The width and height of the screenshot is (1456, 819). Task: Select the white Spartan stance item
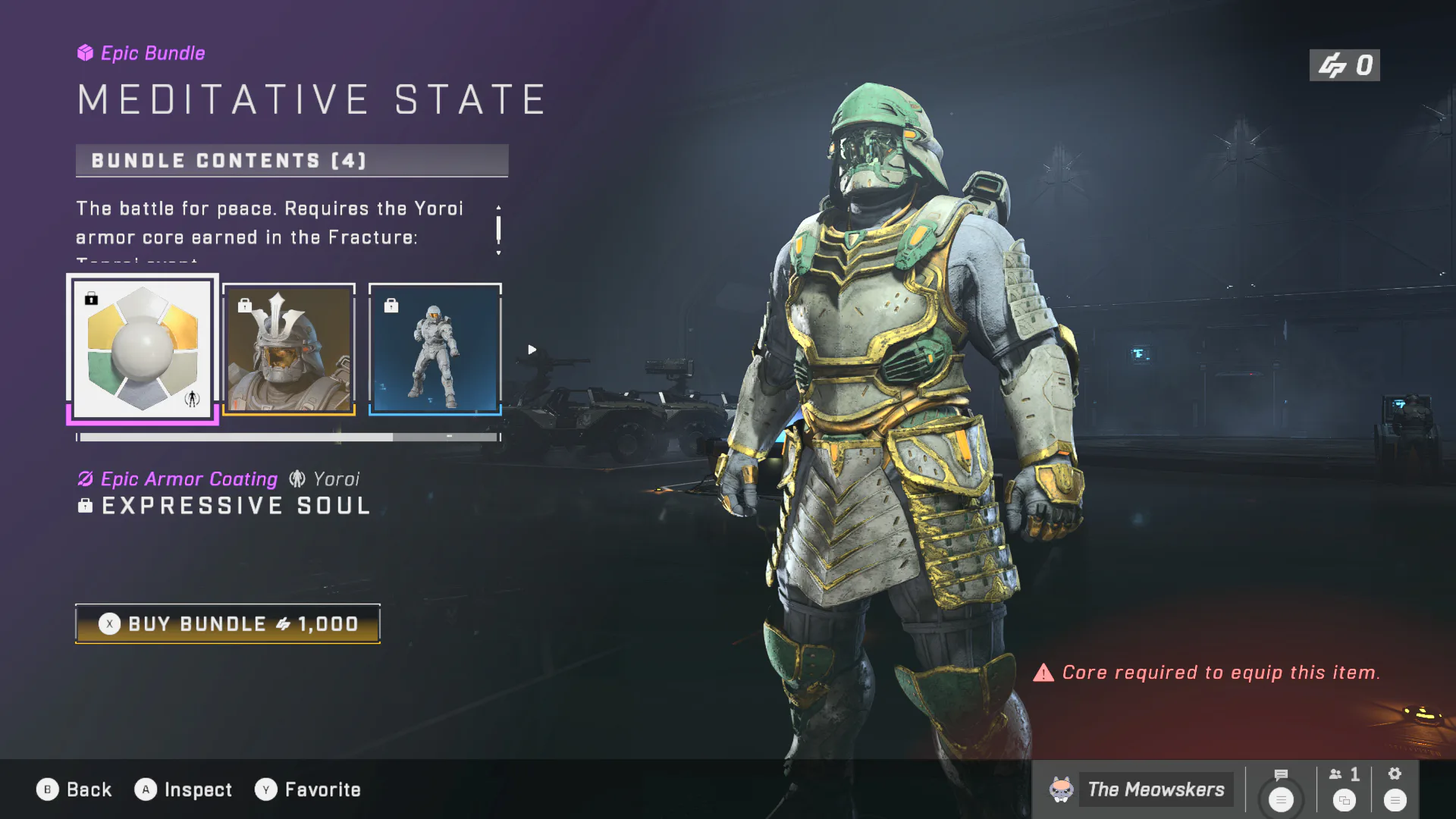tap(435, 350)
